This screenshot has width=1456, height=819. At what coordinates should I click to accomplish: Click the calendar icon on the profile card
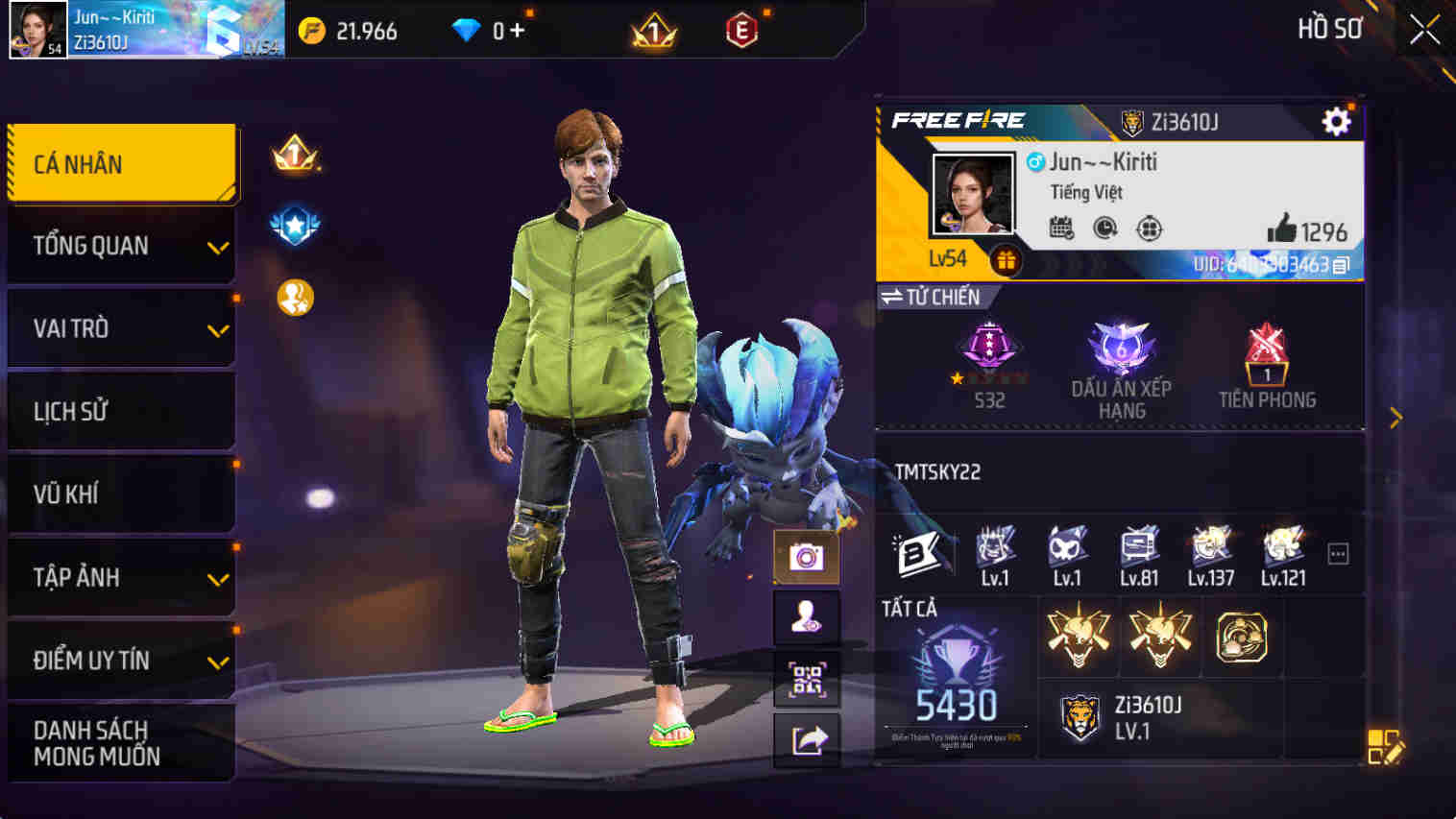click(x=1060, y=229)
